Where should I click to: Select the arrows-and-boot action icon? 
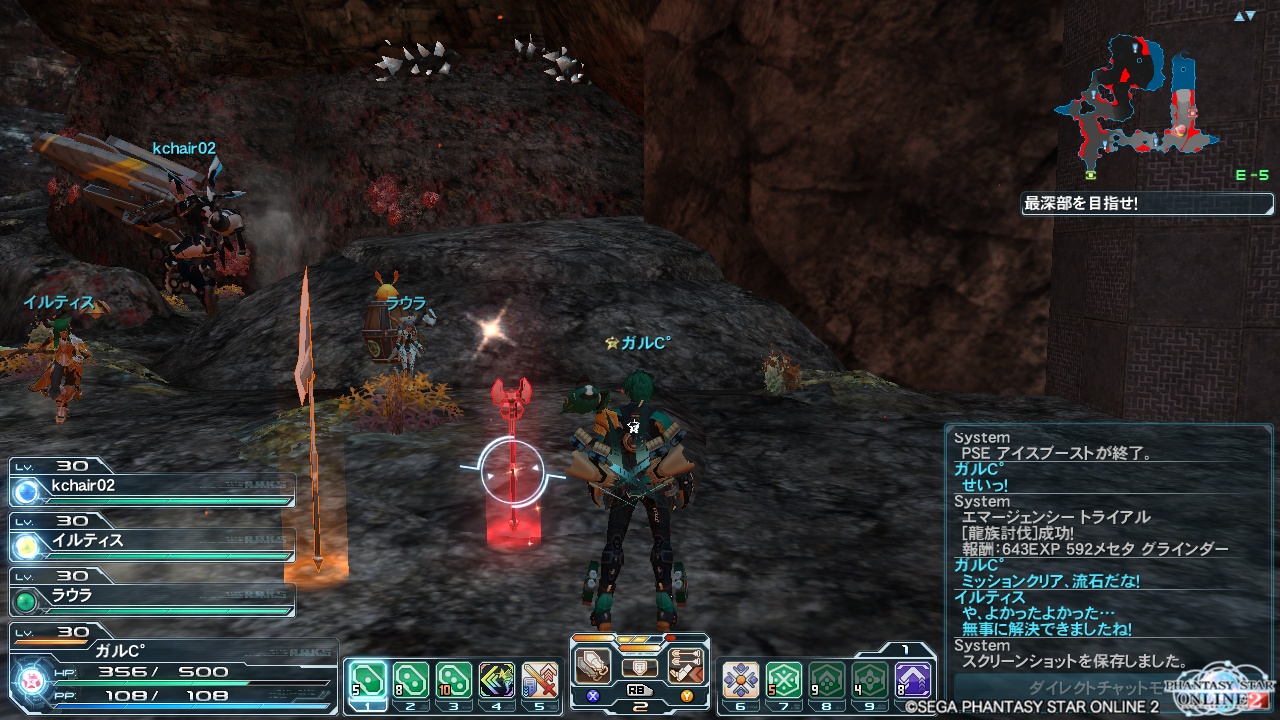point(686,666)
